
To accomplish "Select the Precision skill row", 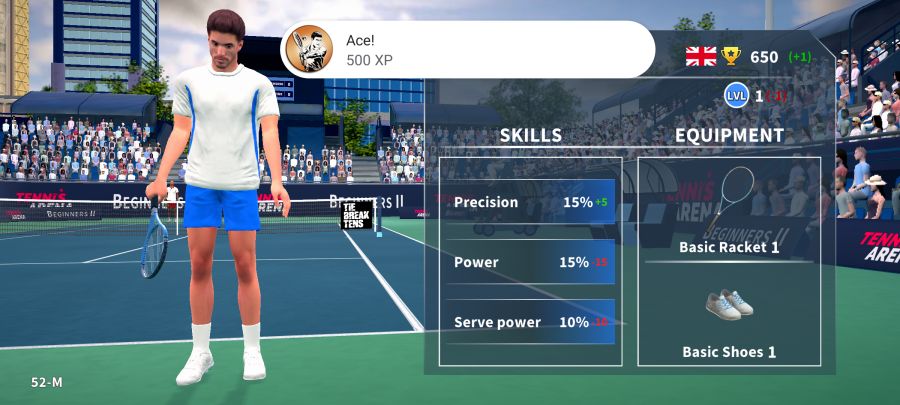I will click(x=530, y=202).
